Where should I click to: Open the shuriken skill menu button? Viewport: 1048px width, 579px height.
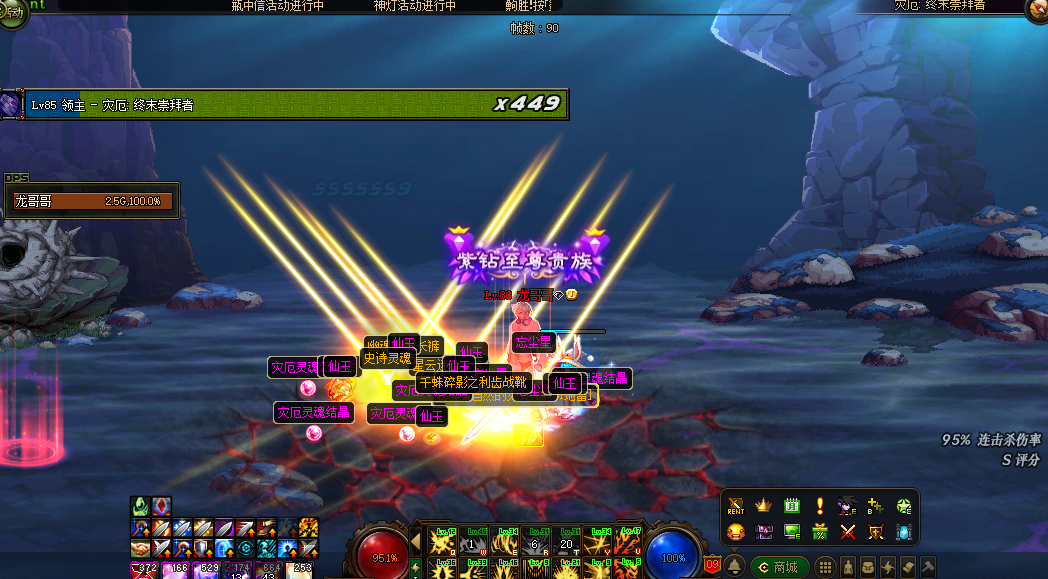(887, 567)
